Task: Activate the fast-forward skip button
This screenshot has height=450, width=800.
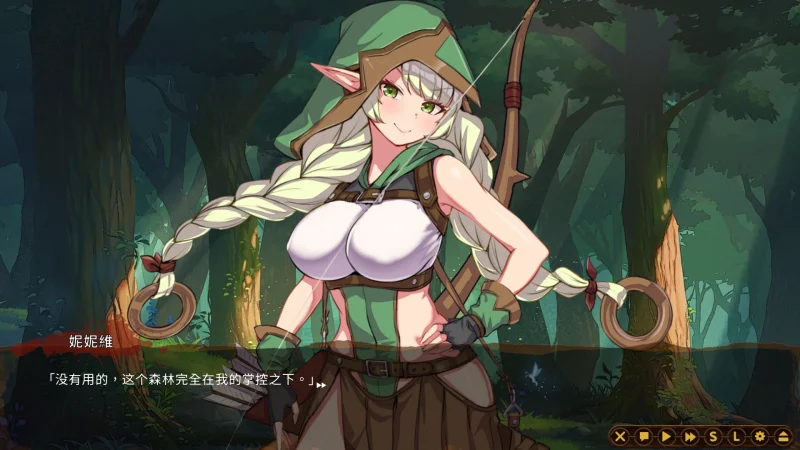Action: [x=689, y=436]
